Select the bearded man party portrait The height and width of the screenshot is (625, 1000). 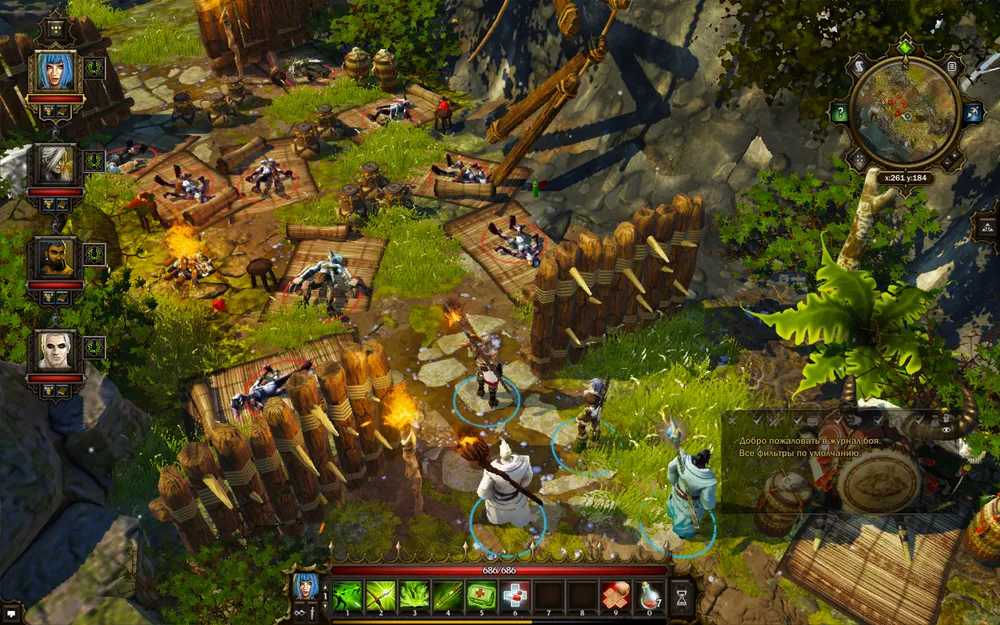pos(55,258)
